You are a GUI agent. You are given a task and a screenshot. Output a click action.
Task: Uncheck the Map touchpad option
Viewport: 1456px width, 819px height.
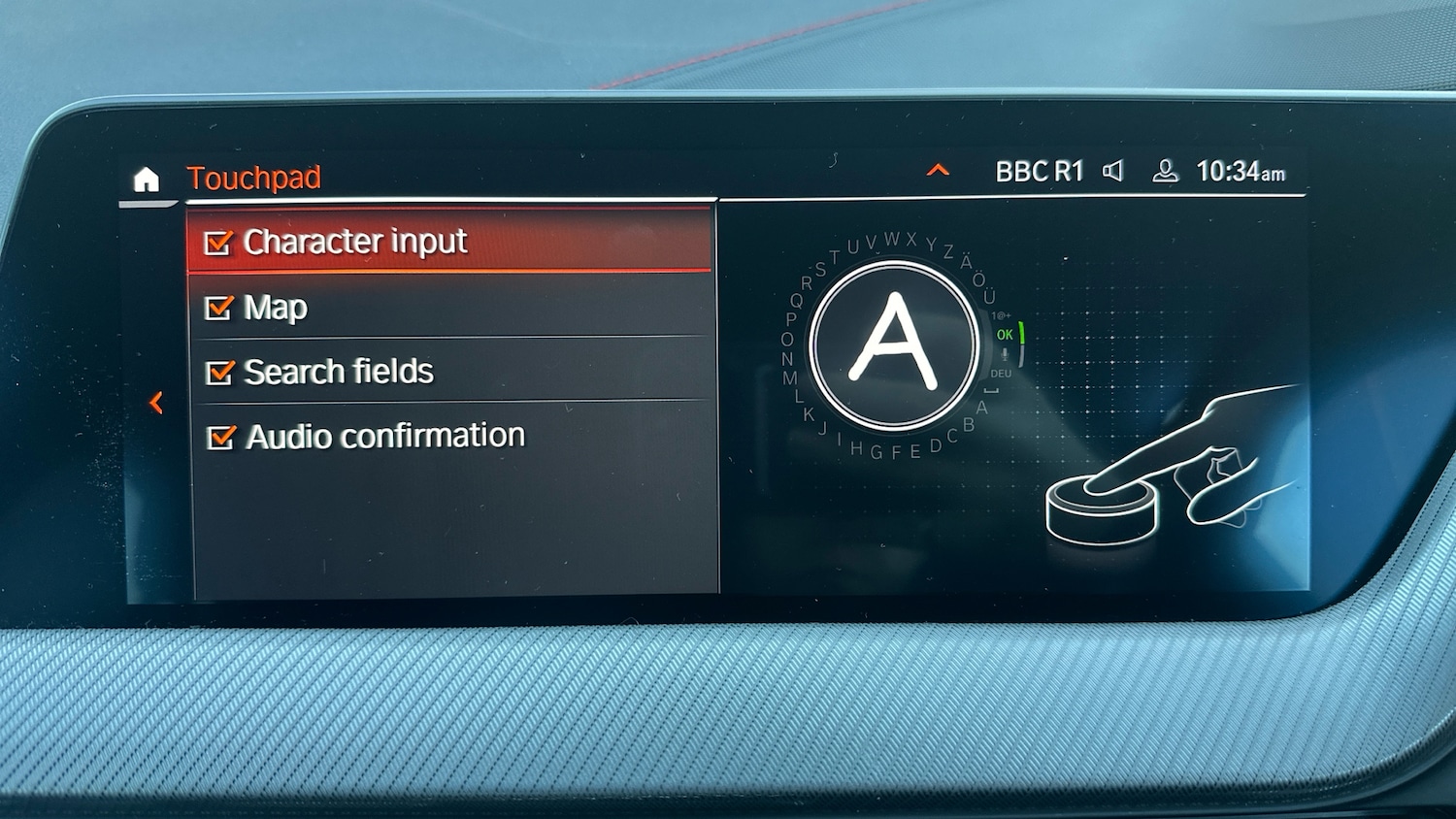tap(219, 308)
